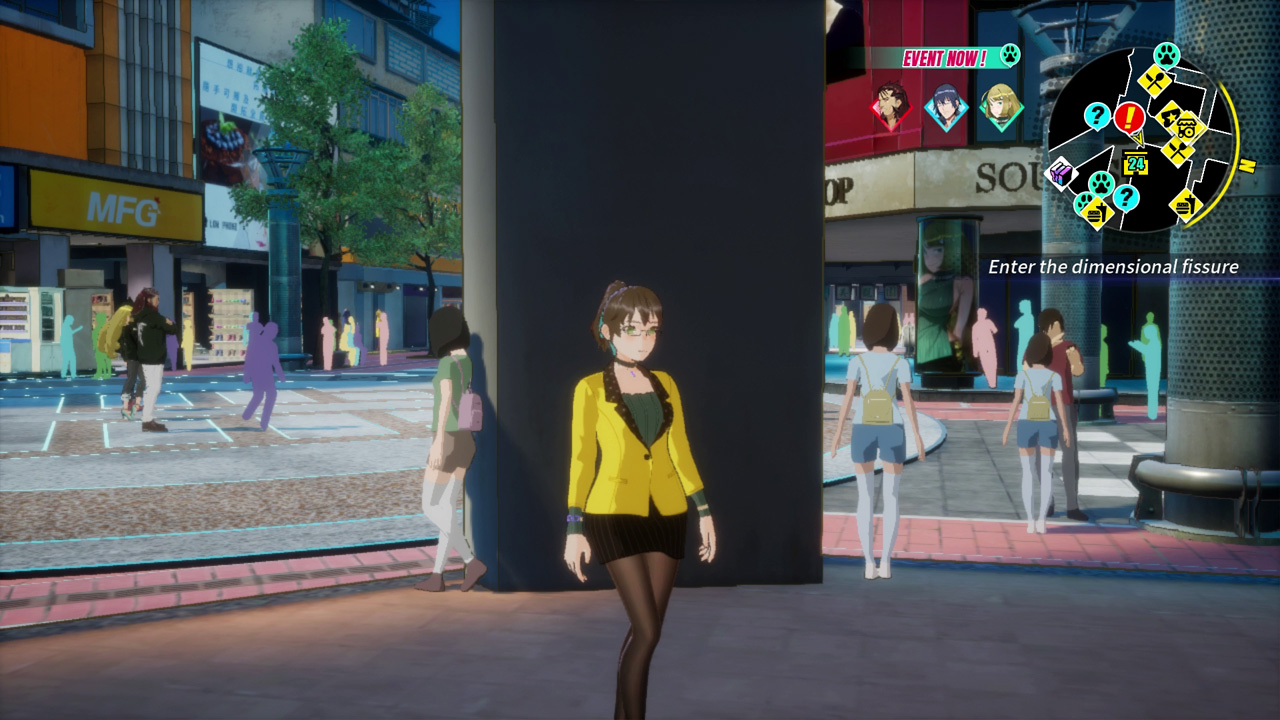Viewport: 1280px width, 720px height.
Task: Click the food cart vendor icon on the minimap
Action: pyautogui.click(x=1186, y=126)
